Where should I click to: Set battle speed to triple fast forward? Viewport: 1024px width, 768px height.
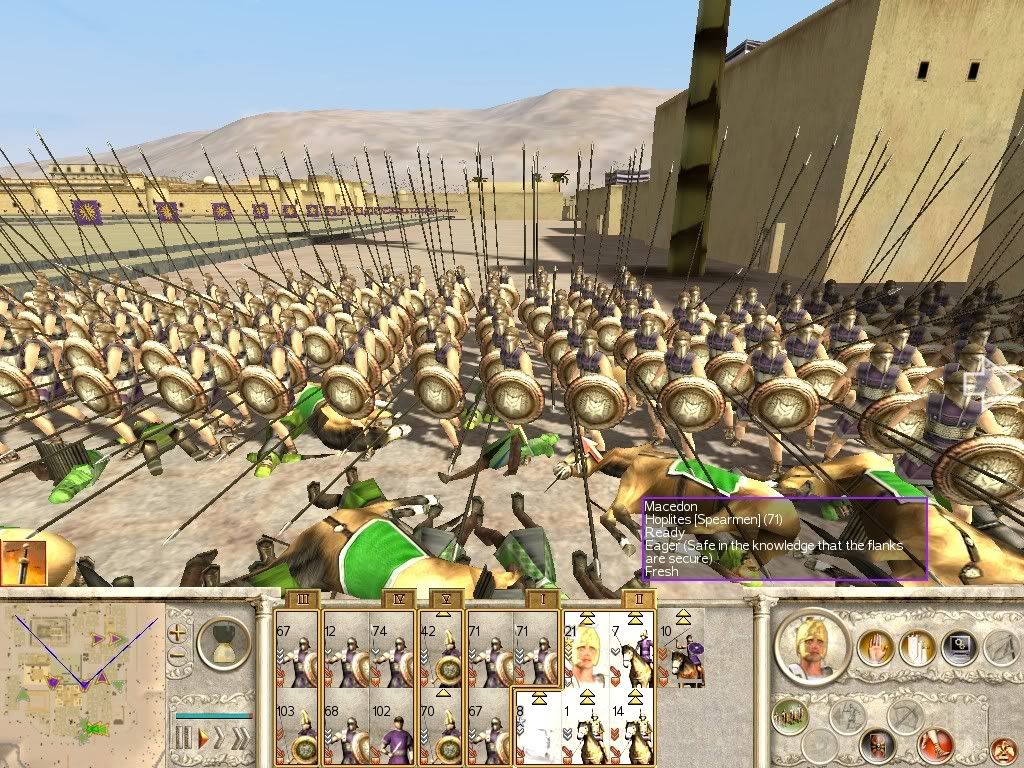242,738
